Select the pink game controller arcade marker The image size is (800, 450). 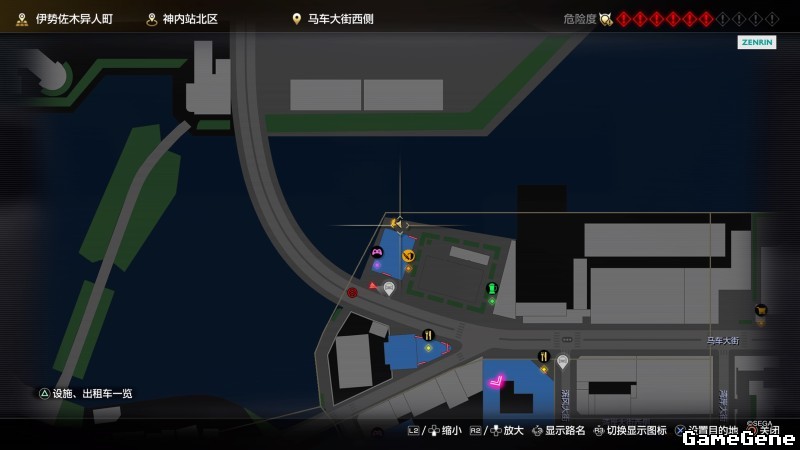pos(377,252)
